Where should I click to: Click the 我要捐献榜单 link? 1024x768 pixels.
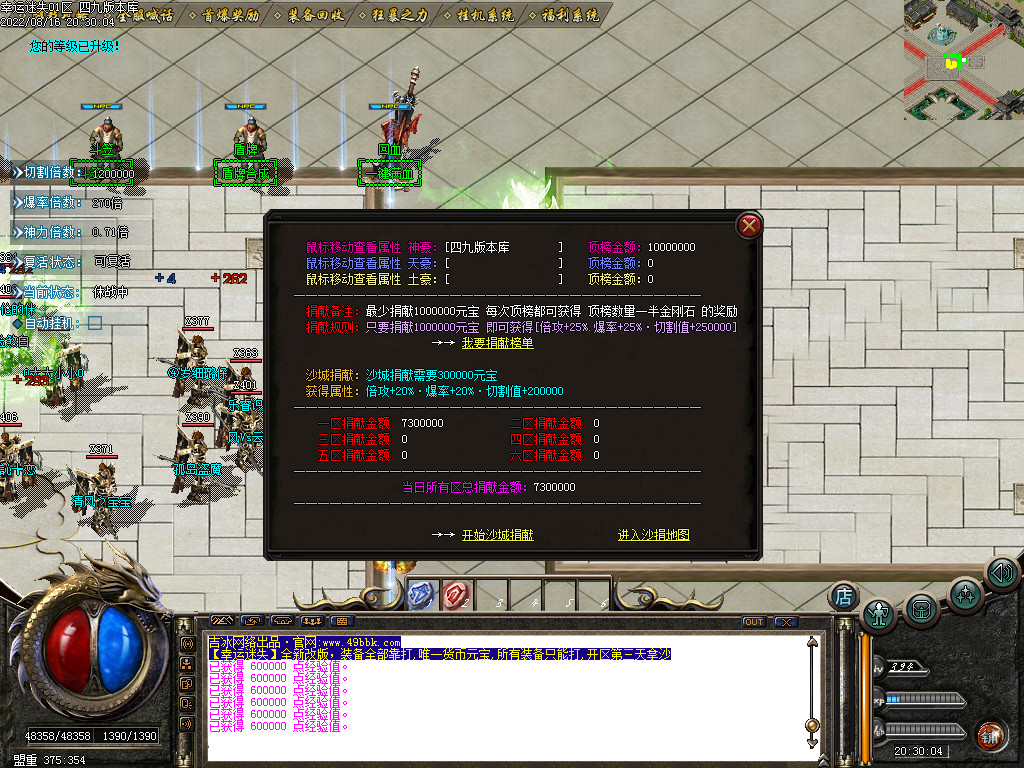click(x=497, y=343)
